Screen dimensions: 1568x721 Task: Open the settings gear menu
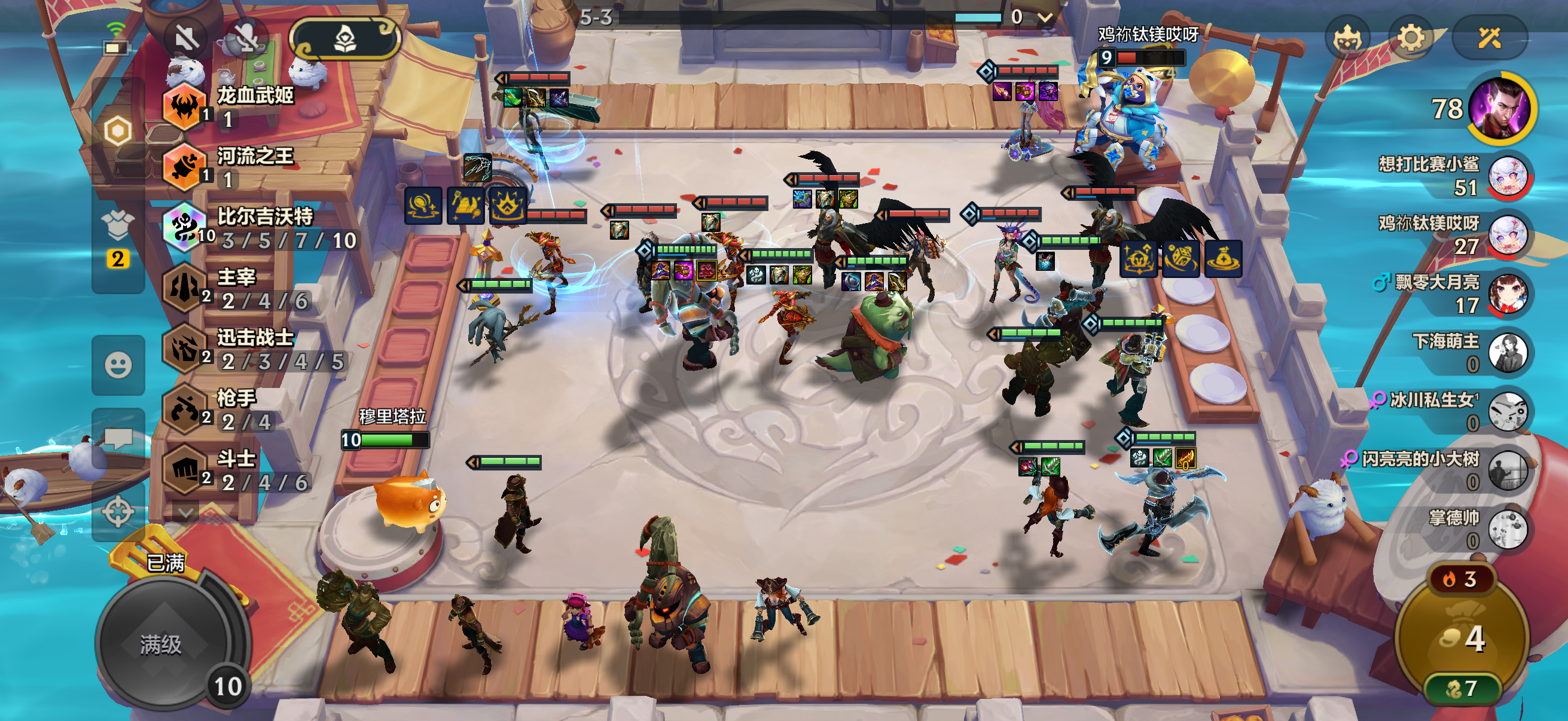click(1410, 39)
